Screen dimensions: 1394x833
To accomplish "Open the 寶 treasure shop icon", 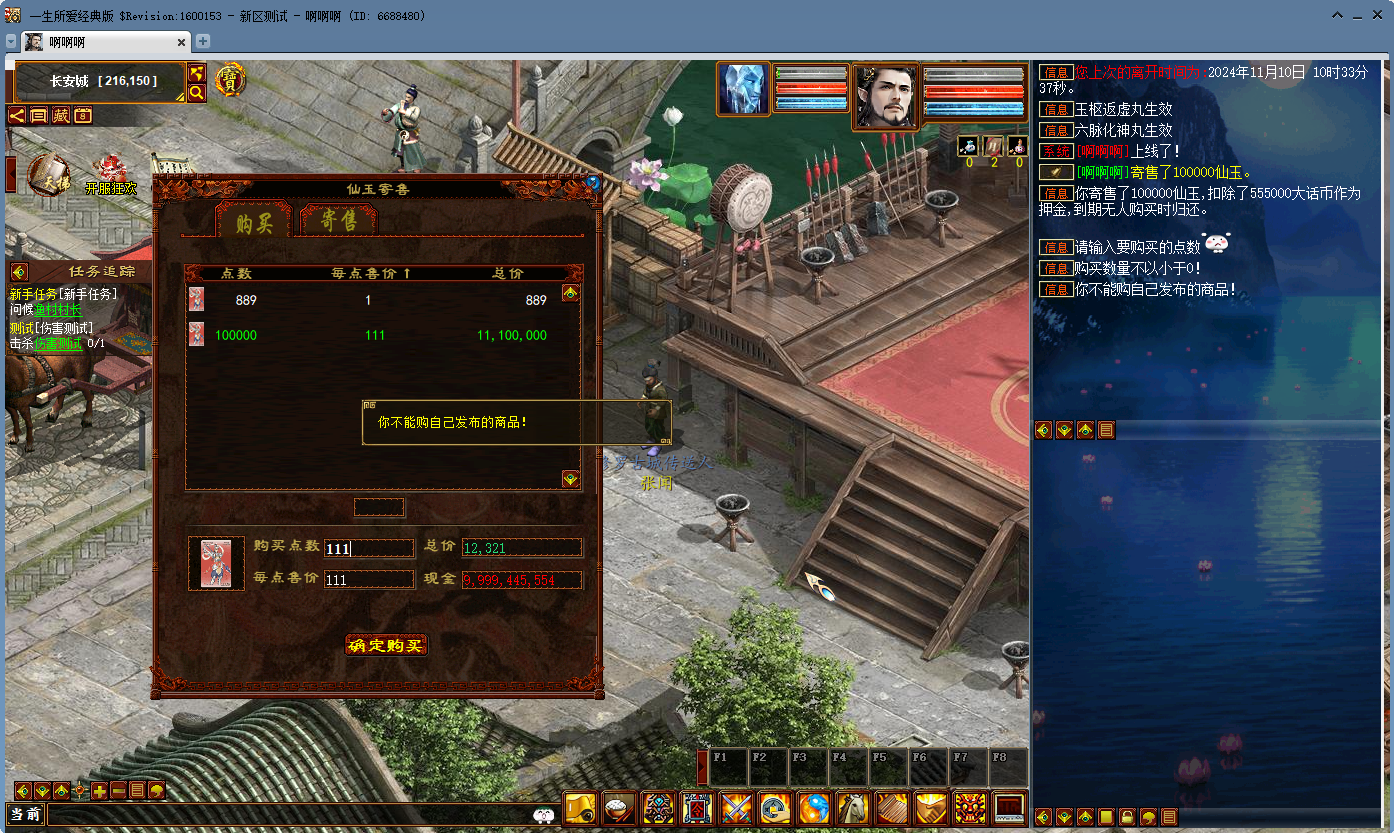I will (x=230, y=80).
